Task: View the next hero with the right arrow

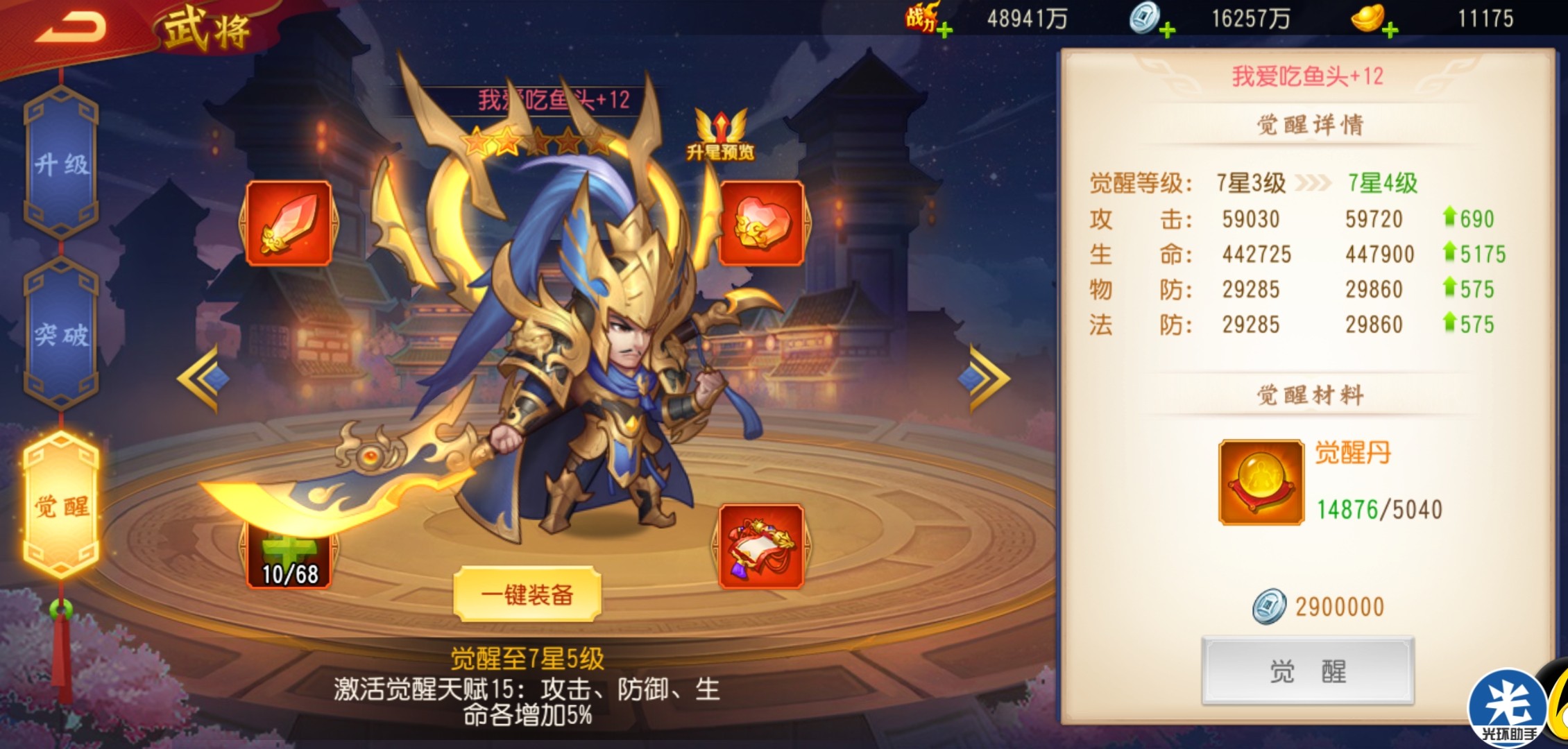Action: coord(984,378)
